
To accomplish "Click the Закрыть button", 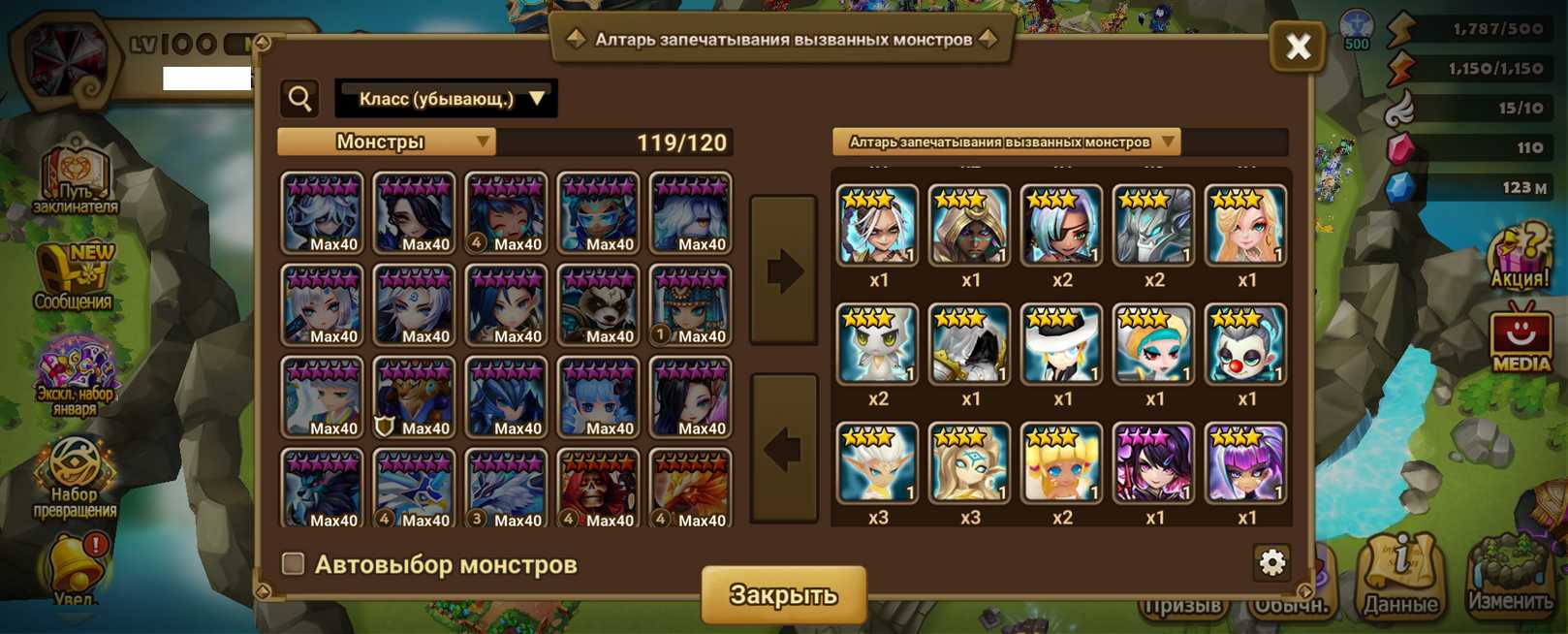I will pos(783,594).
